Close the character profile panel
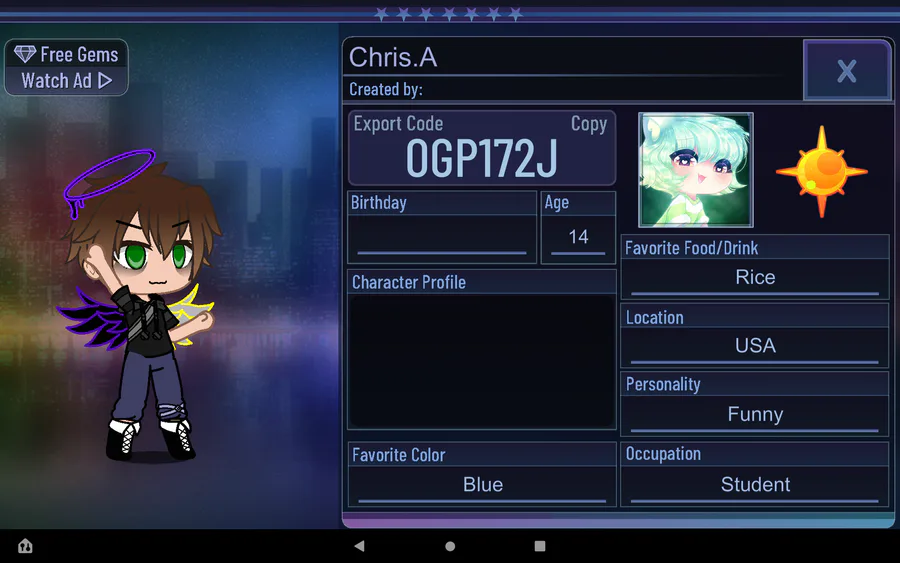 [x=846, y=70]
